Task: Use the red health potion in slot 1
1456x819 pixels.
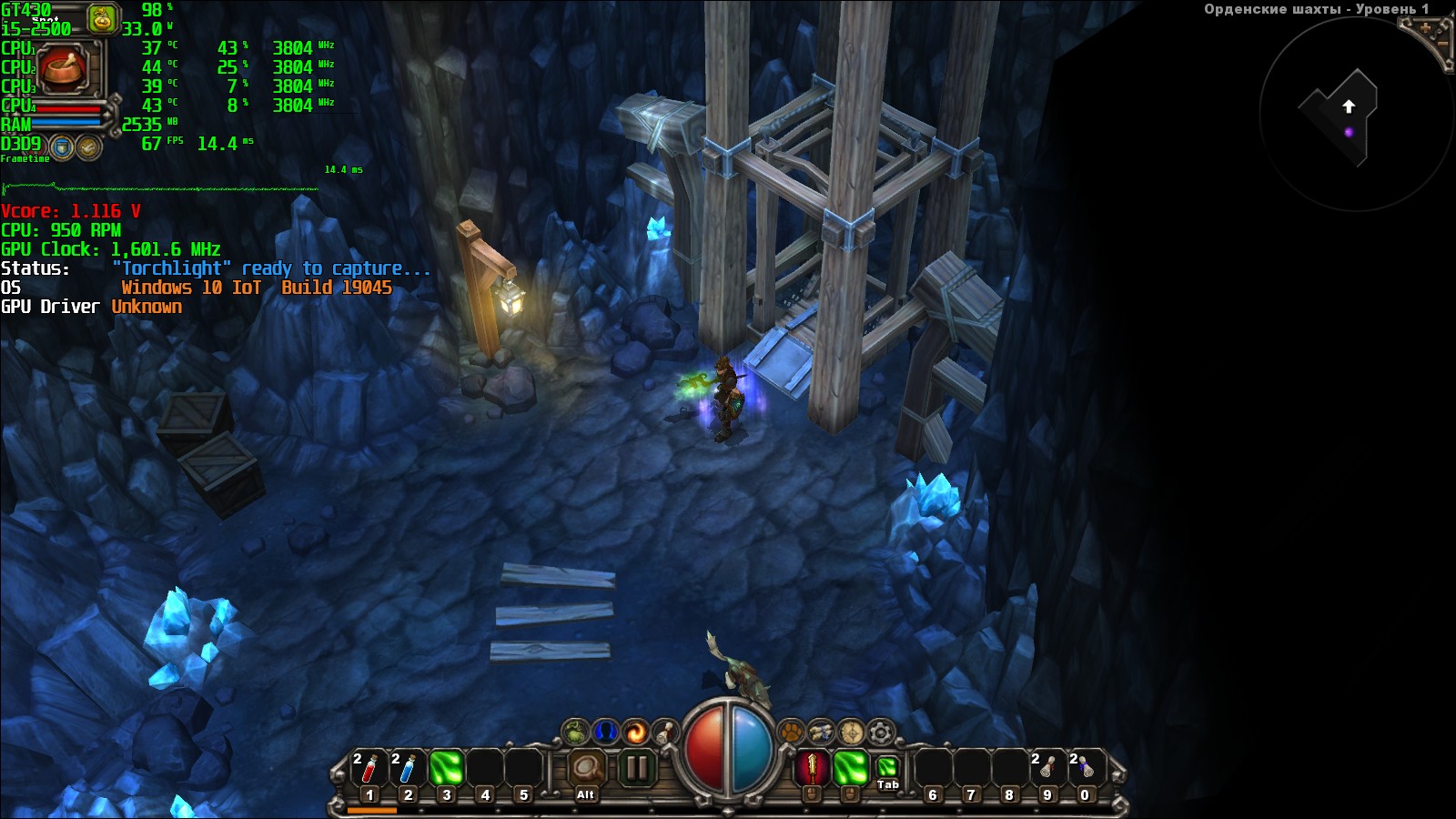Action: coord(369,769)
